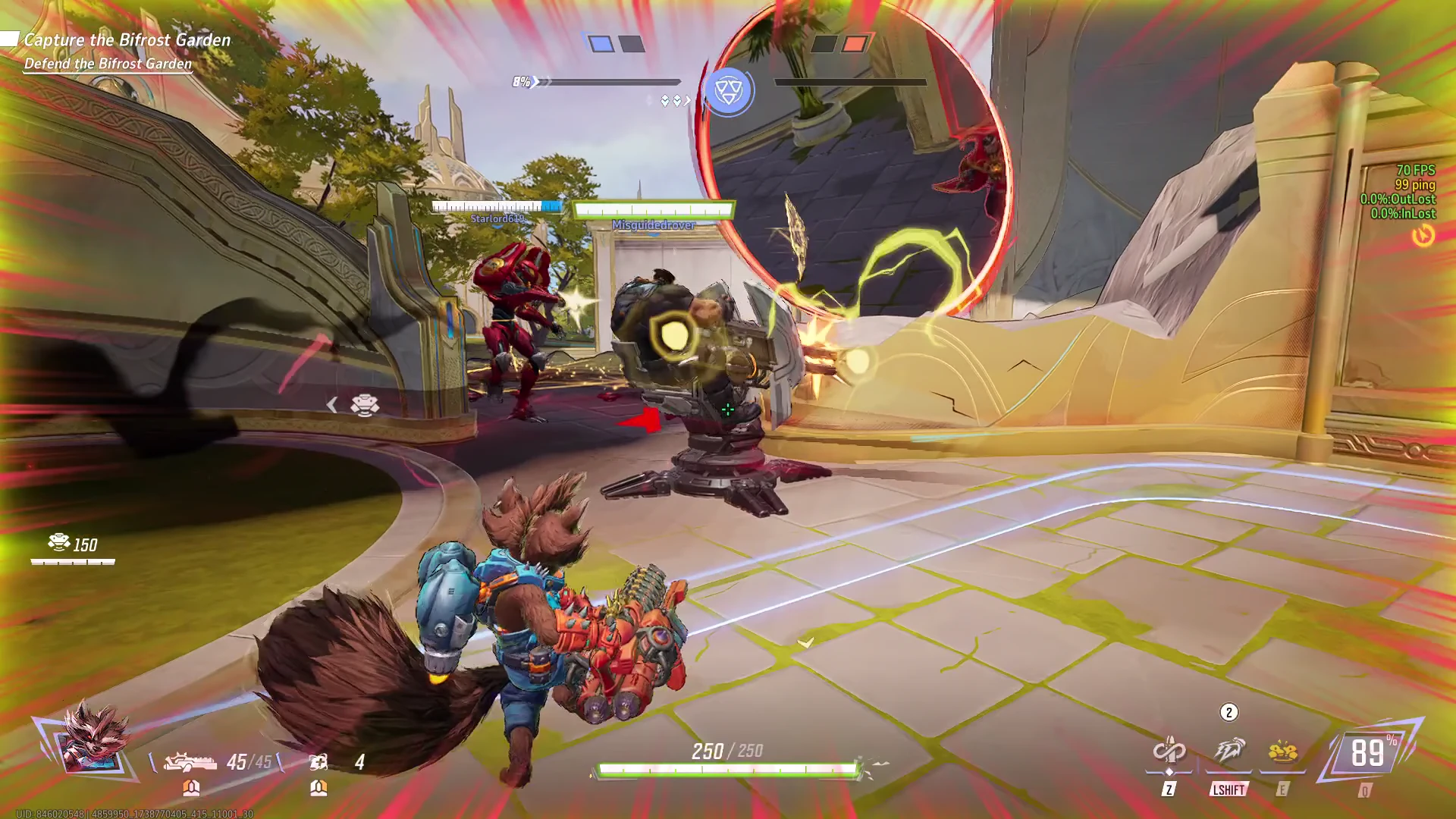
Task: Open the Capture the Bifrost Garden objective
Action: (127, 40)
